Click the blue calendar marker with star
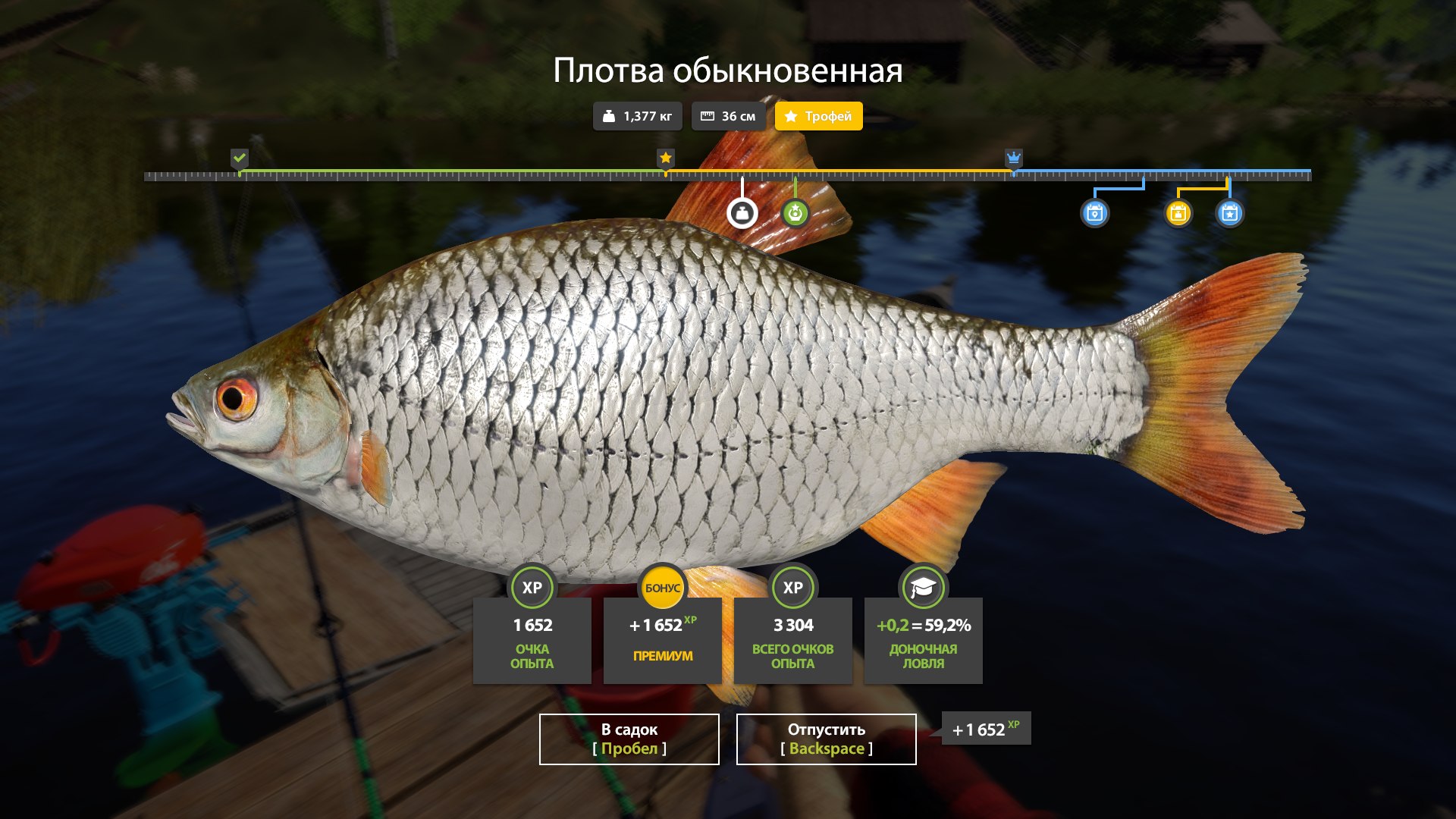 point(1229,213)
